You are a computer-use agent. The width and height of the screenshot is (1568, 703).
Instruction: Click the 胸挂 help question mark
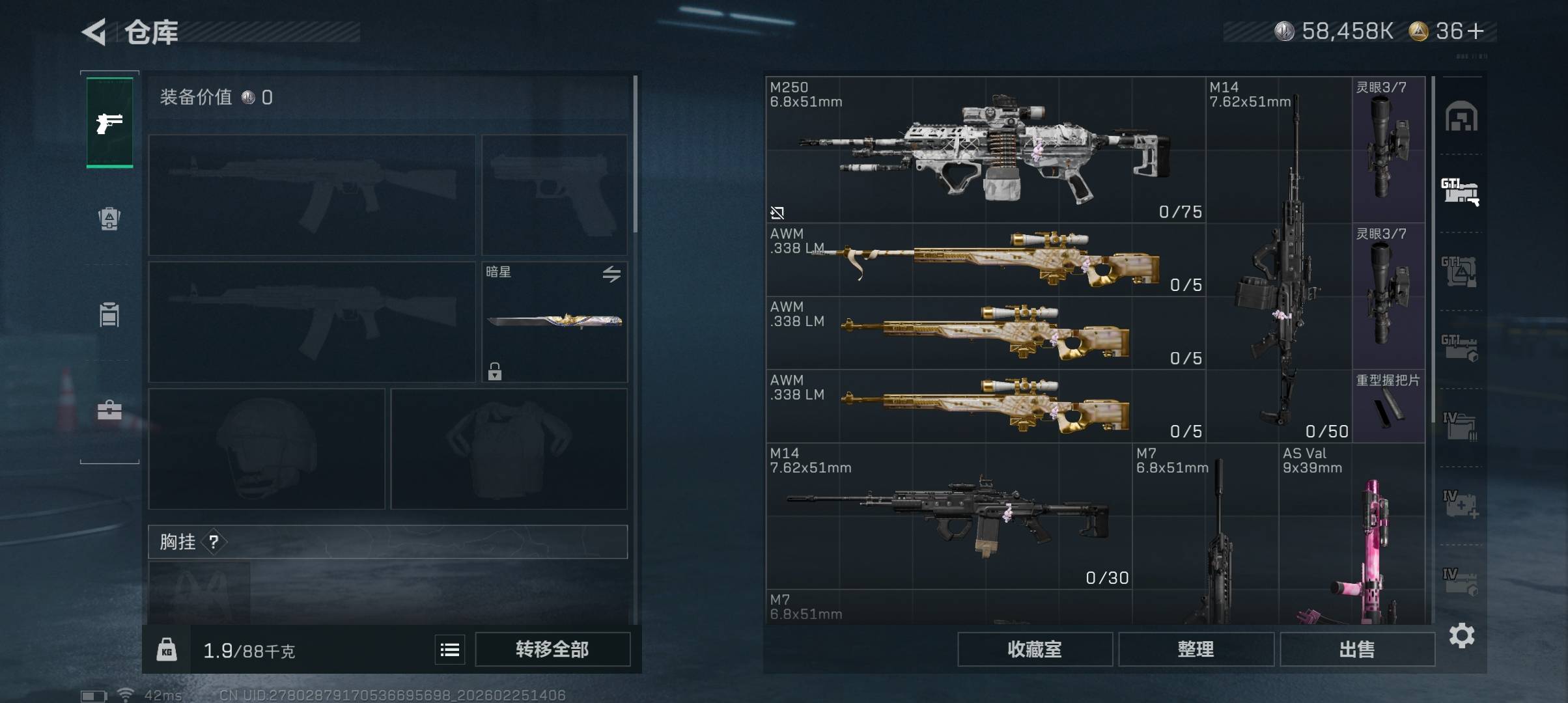pos(214,542)
